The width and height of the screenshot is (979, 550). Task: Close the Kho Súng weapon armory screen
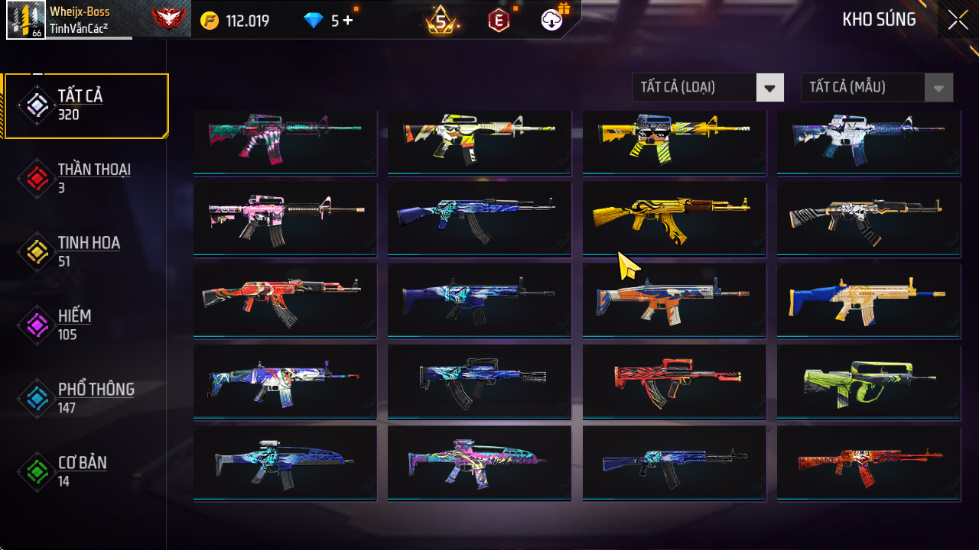pyautogui.click(x=956, y=19)
